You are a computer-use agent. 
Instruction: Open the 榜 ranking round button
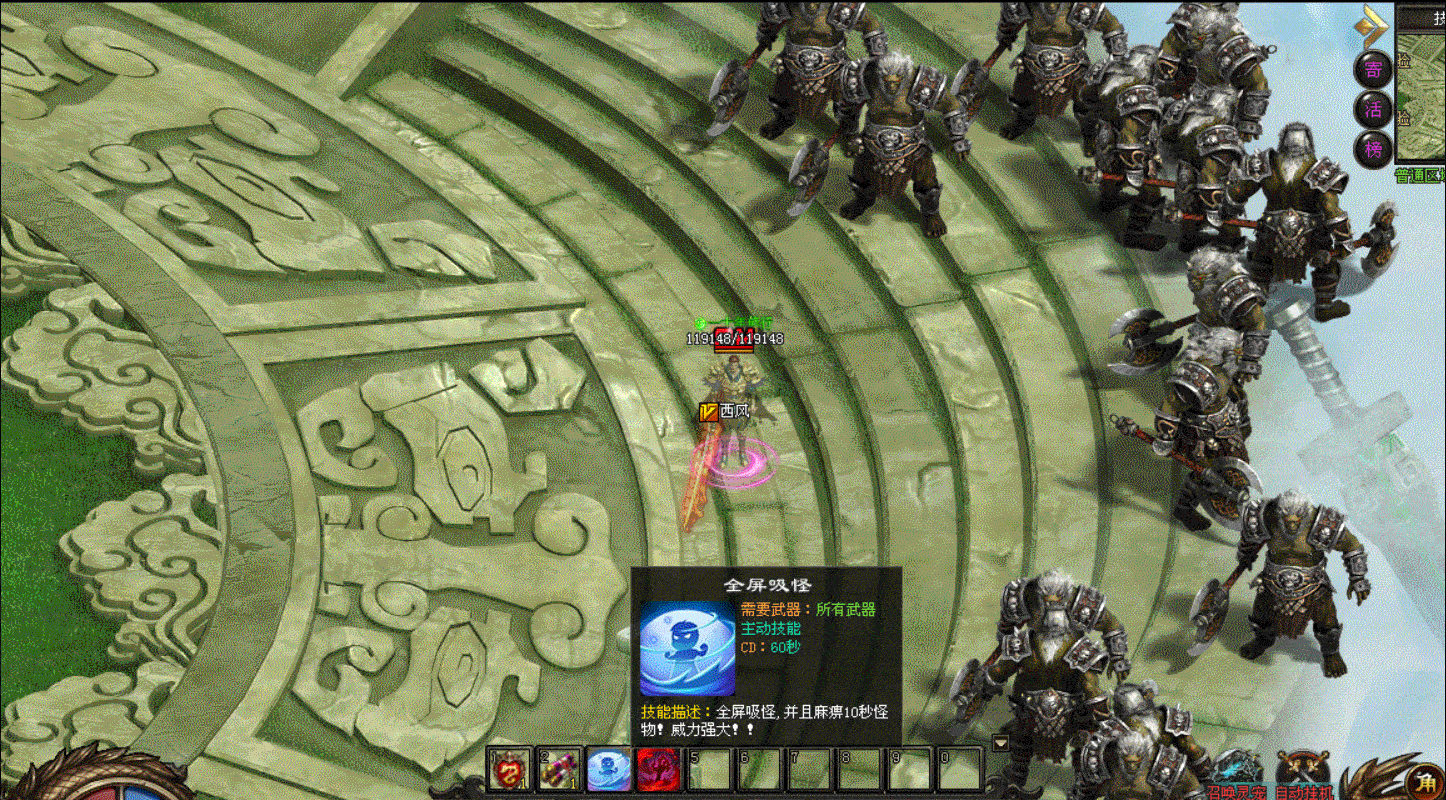1374,149
